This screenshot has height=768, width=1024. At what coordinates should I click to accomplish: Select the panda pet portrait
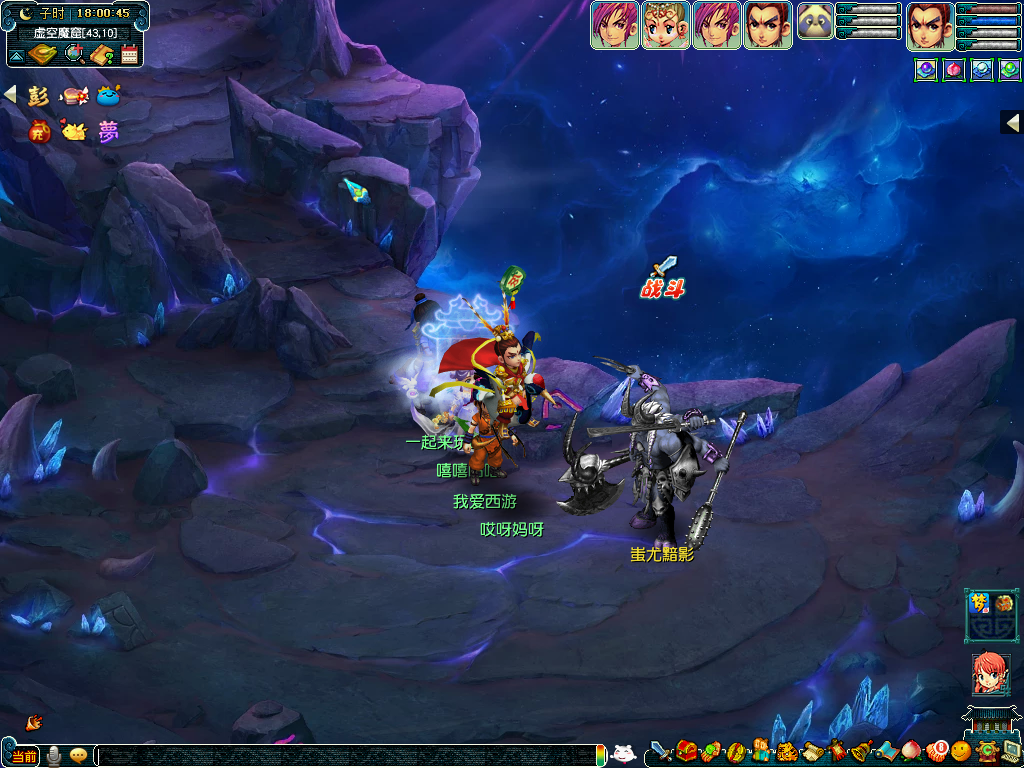click(x=815, y=21)
